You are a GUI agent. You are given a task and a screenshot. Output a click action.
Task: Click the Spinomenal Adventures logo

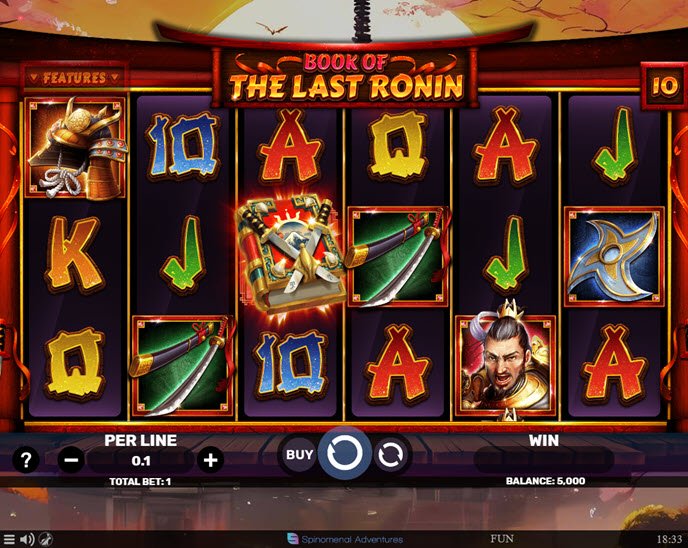coord(345,539)
